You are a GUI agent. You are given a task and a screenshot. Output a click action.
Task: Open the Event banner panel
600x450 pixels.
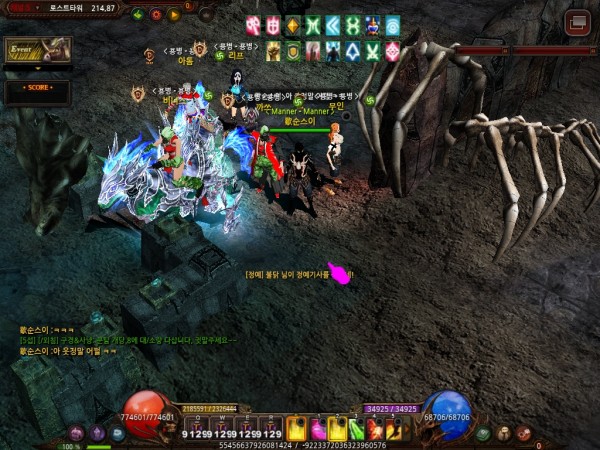(x=36, y=50)
